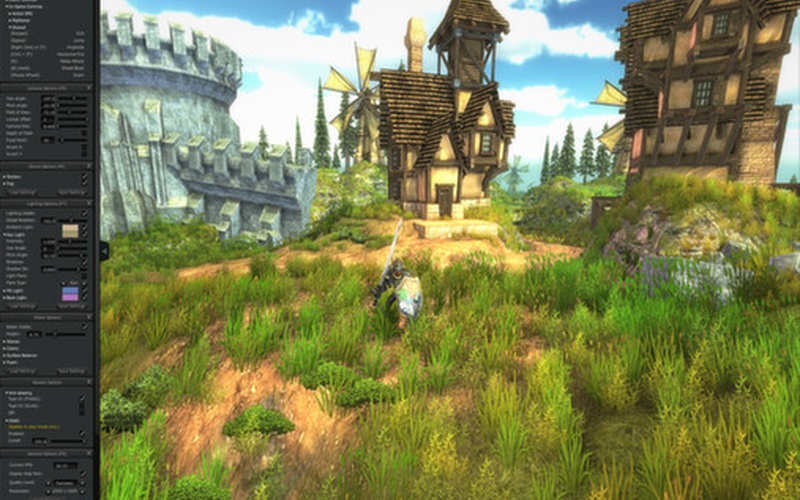Pick the purple back light color swatch

tap(70, 295)
